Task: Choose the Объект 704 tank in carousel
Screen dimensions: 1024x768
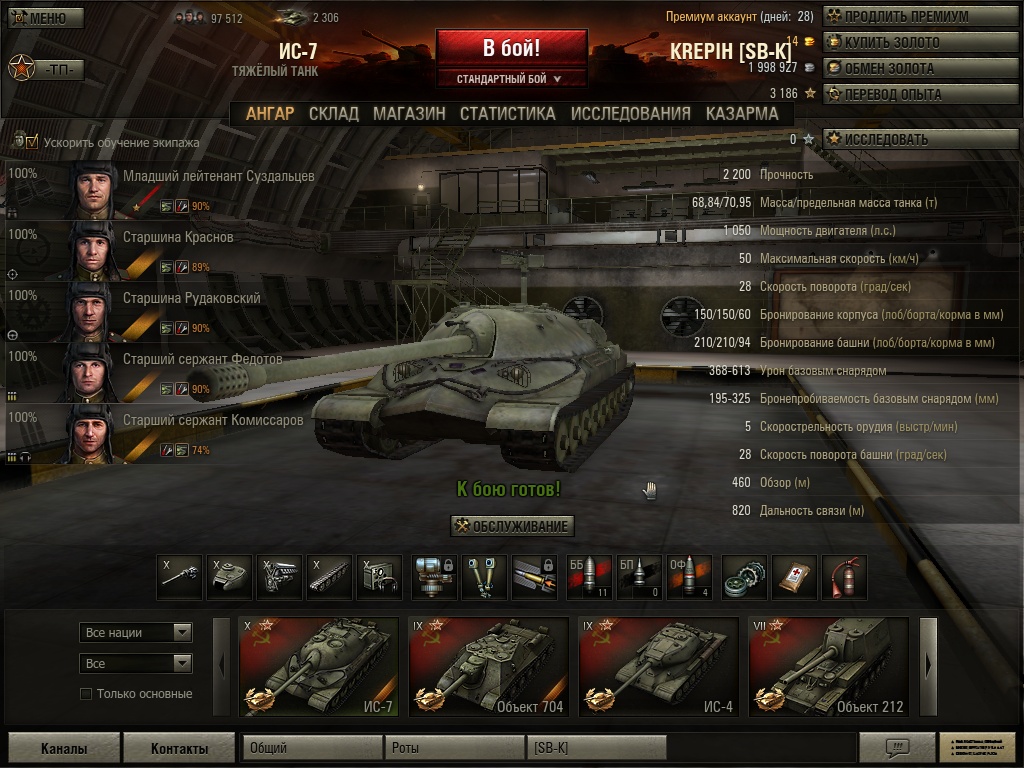Action: 488,667
